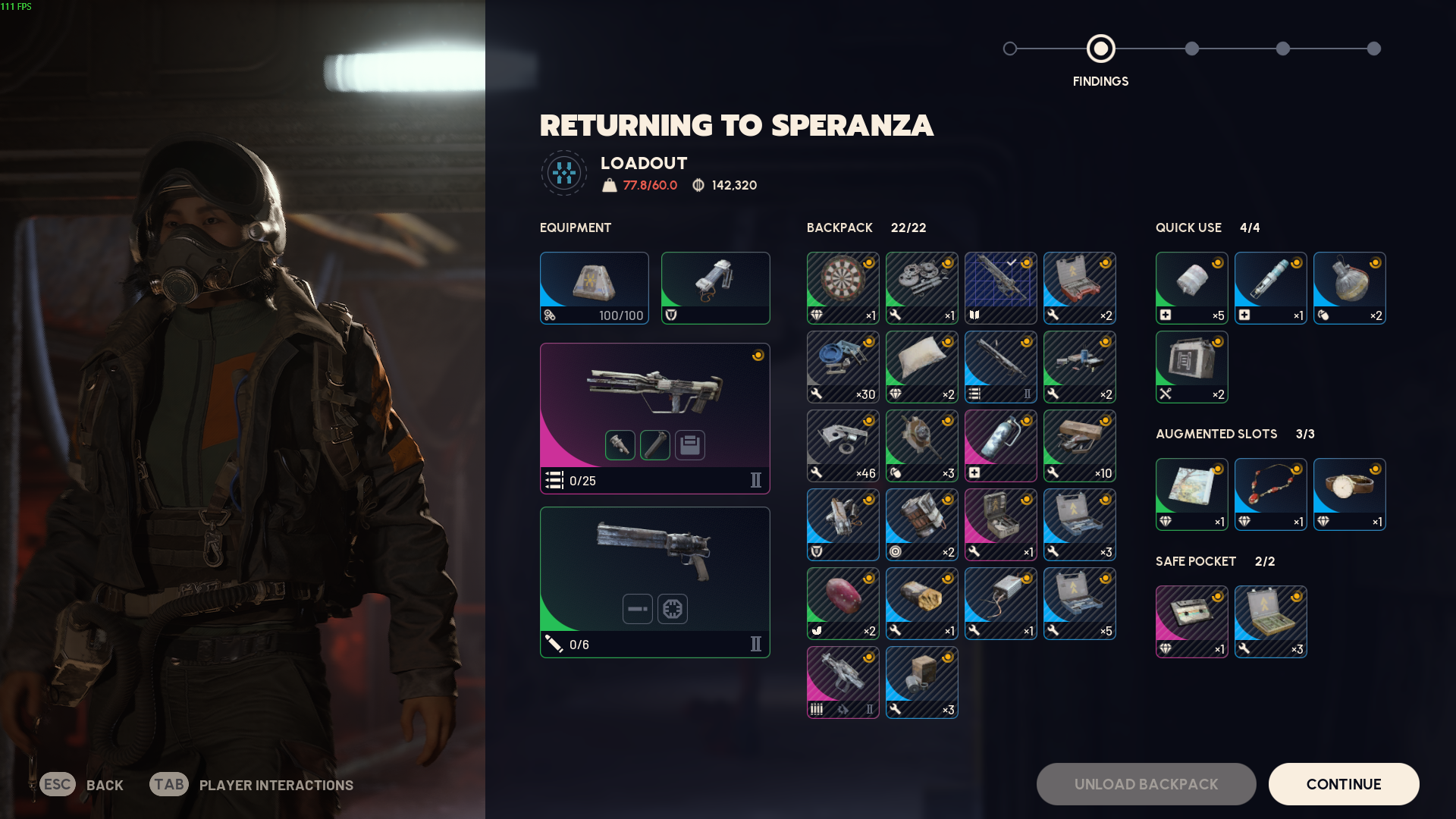This screenshot has width=1456, height=819.
Task: Select the red bead necklace item
Action: (x=1270, y=494)
